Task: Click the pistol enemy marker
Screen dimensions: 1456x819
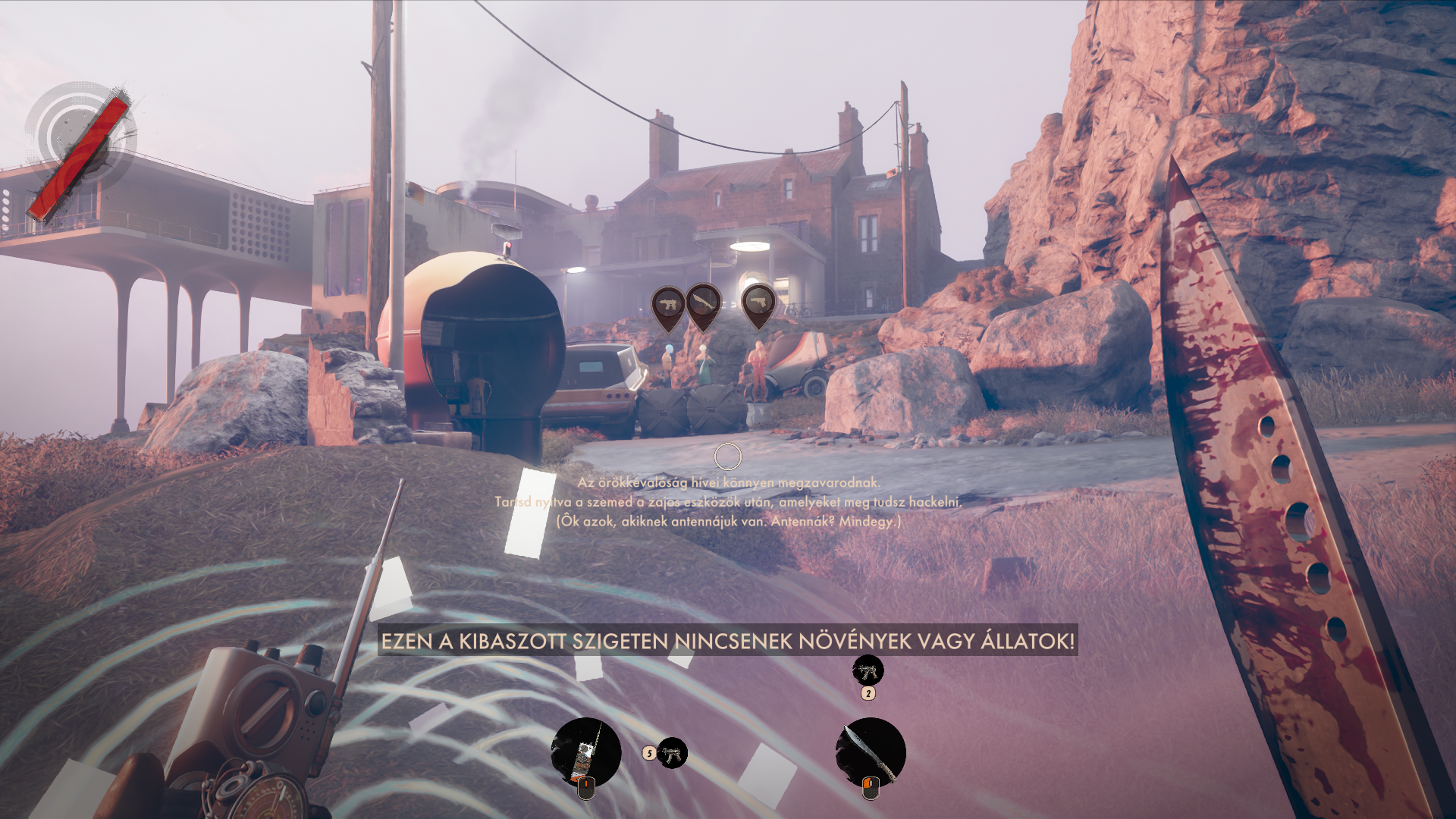Action: point(758,303)
